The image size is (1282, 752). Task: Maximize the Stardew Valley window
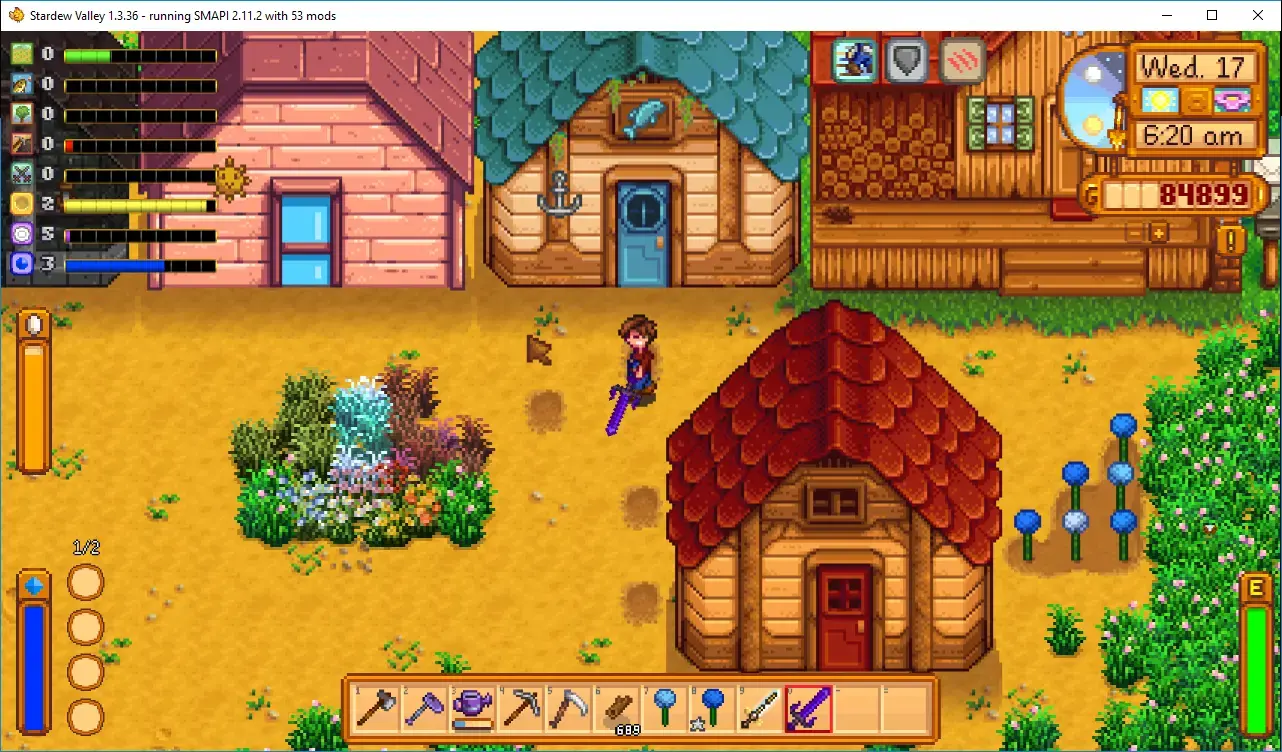point(1212,15)
